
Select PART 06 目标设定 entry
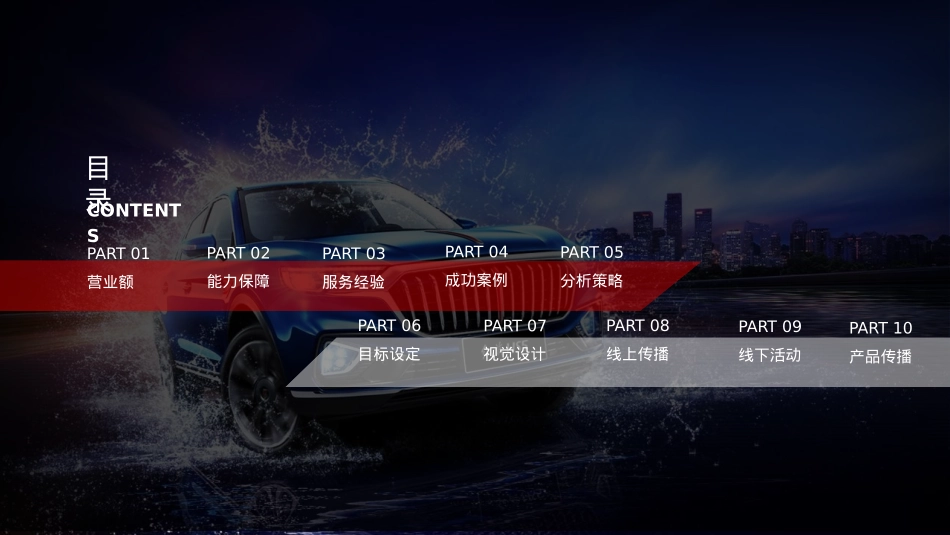(389, 354)
